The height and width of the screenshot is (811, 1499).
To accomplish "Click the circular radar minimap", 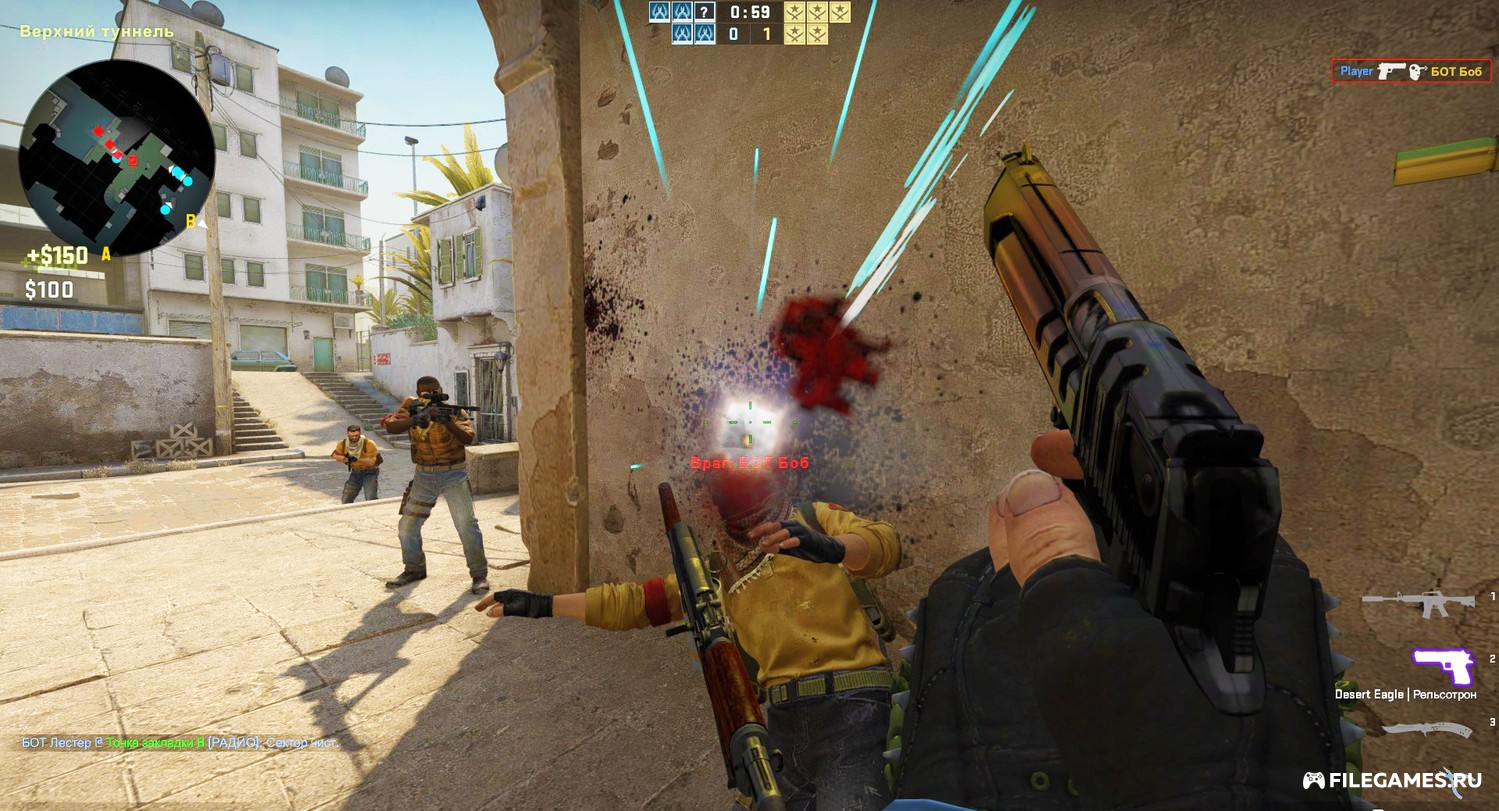I will point(116,157).
